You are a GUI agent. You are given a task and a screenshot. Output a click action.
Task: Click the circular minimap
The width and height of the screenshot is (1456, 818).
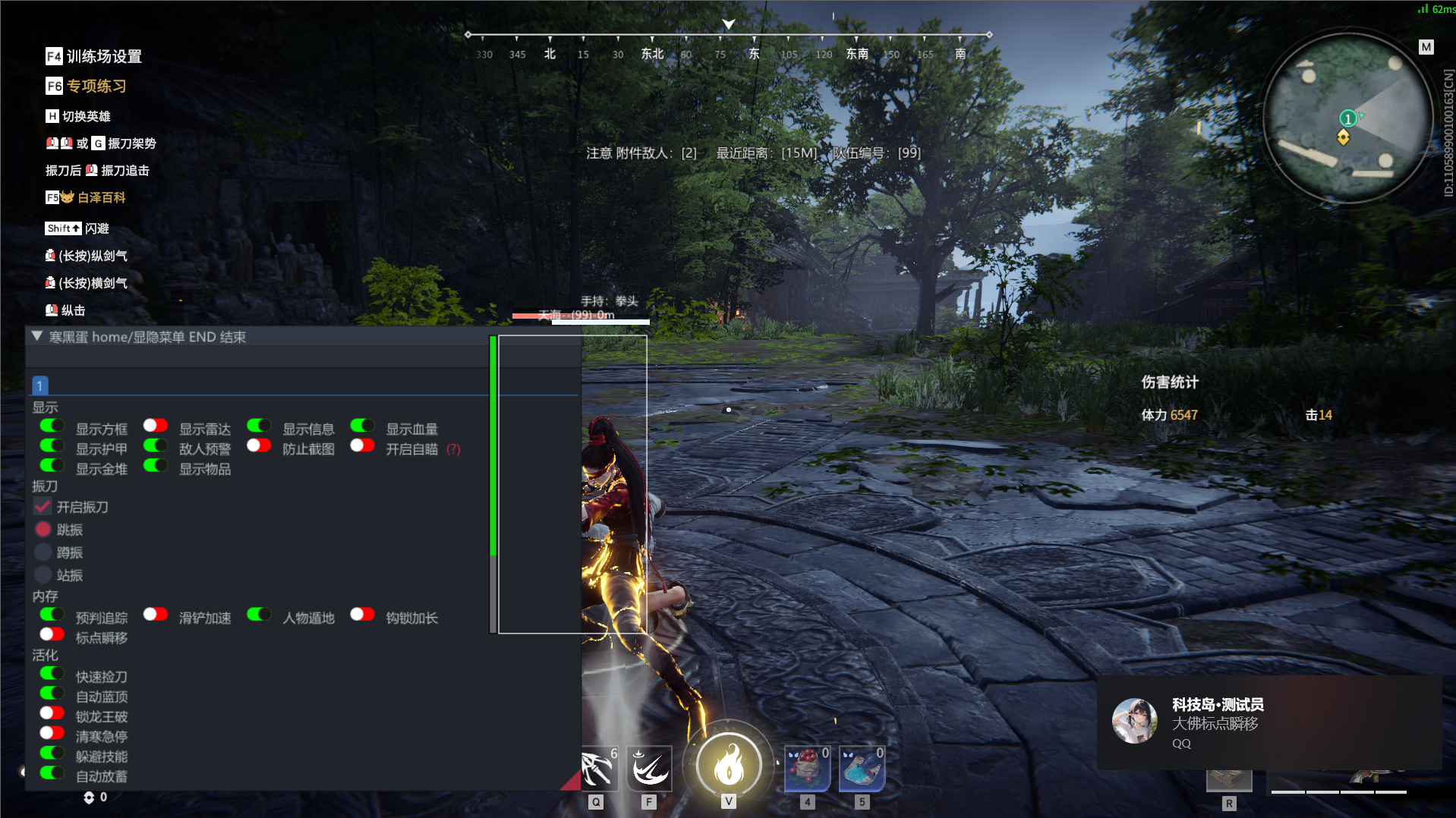tap(1347, 118)
